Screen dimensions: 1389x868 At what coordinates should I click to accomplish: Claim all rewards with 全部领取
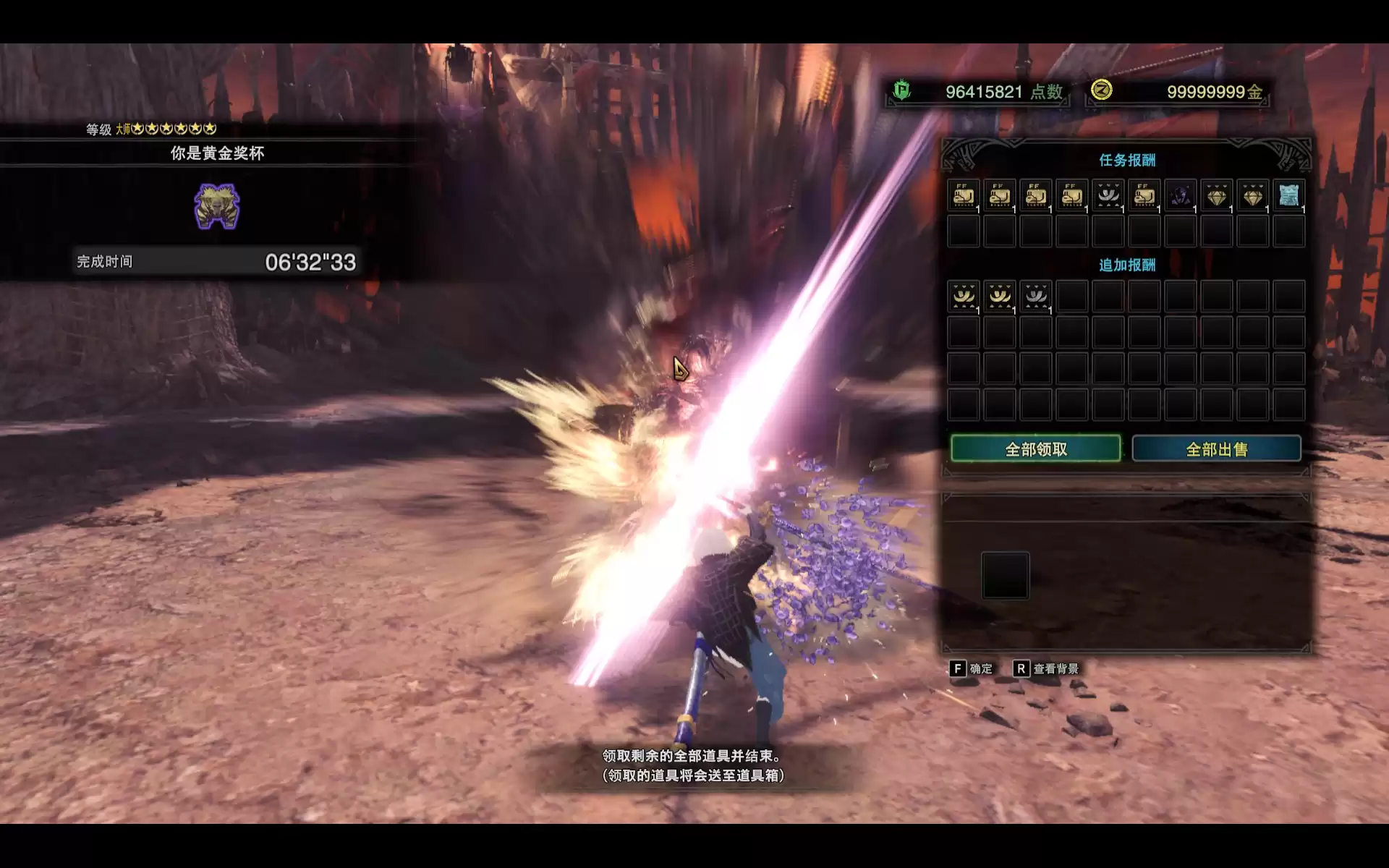pos(1035,449)
